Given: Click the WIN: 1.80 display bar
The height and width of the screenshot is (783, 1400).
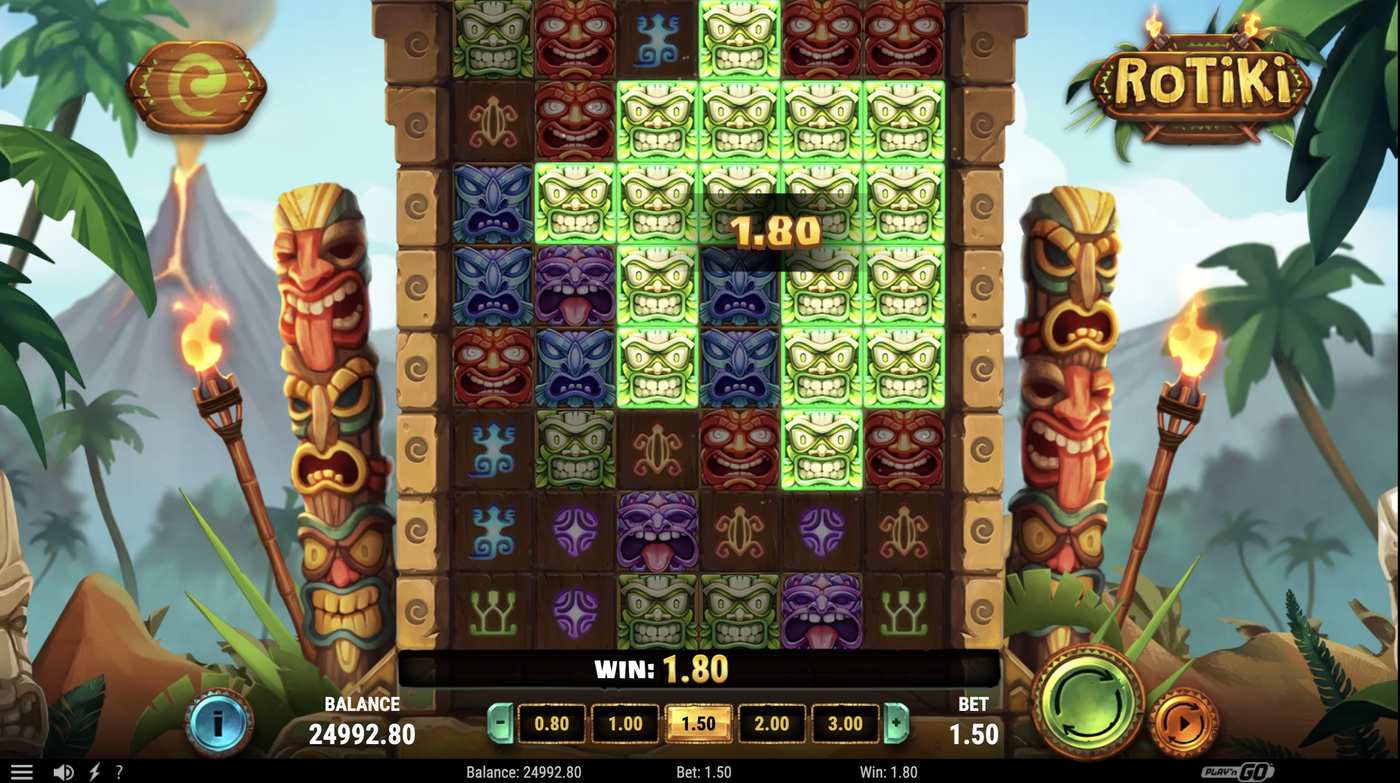Looking at the screenshot, I should [660, 669].
